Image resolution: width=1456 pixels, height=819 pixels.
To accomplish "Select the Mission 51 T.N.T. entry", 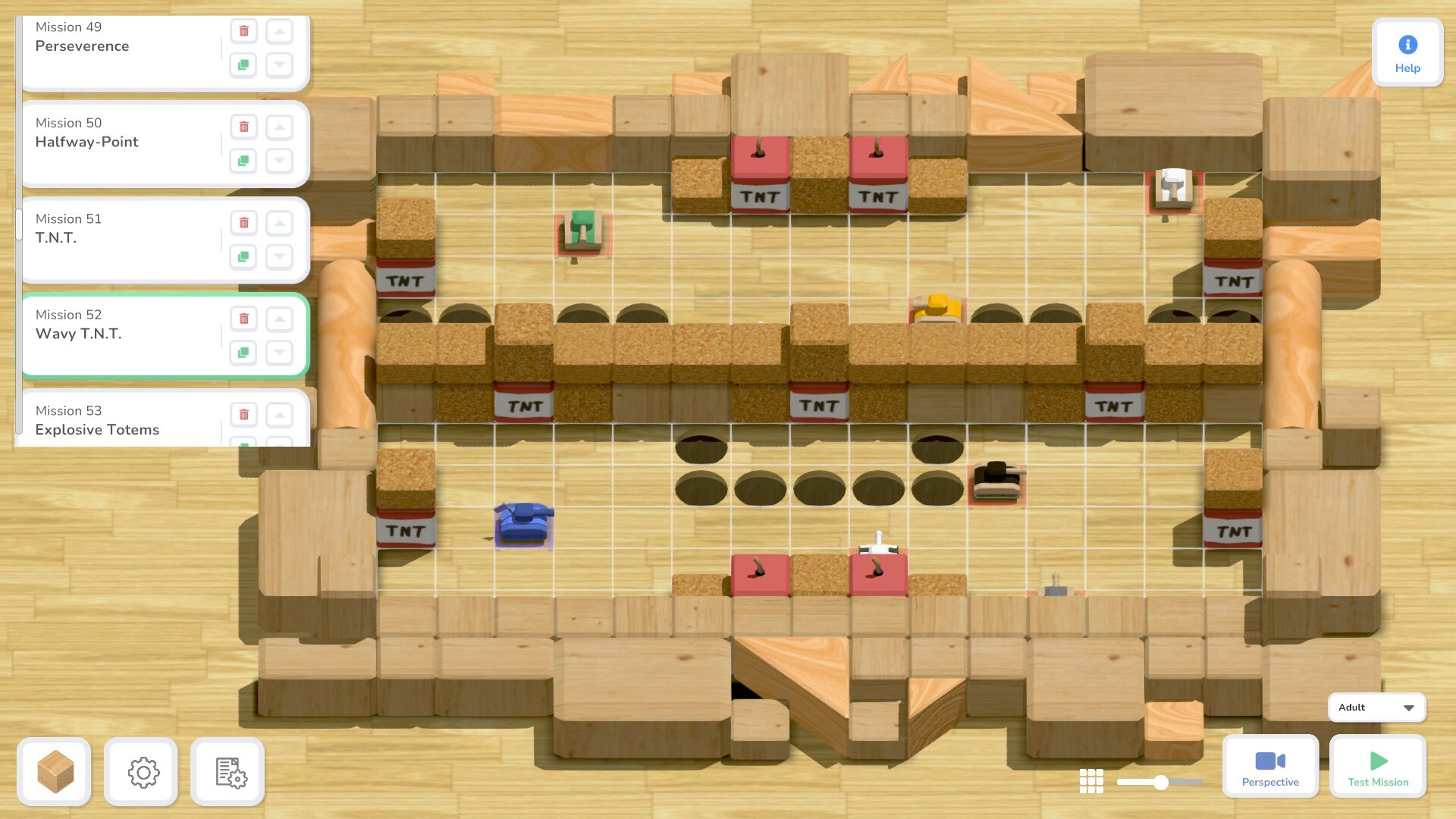I will (x=114, y=237).
